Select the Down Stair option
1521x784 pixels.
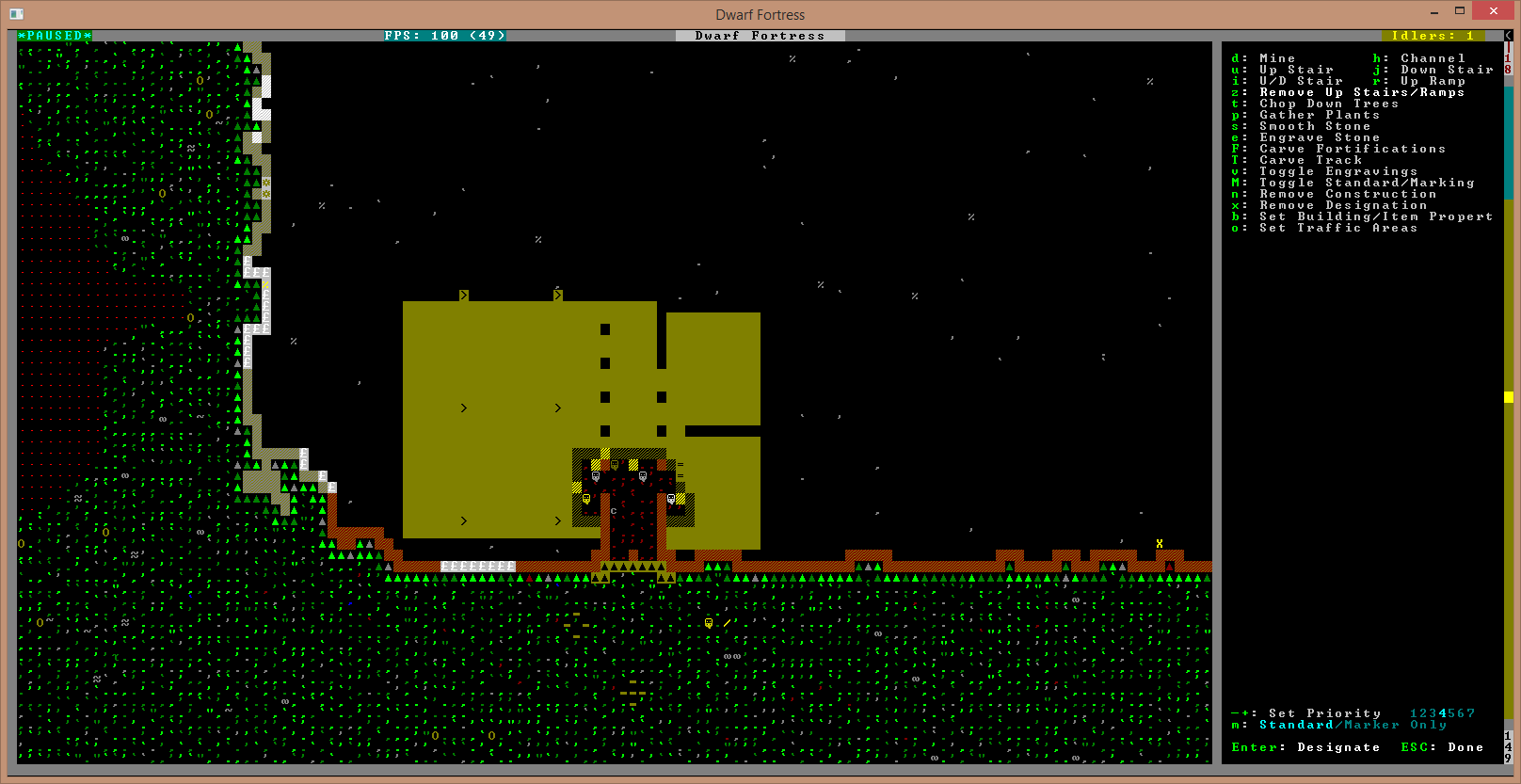[1447, 70]
